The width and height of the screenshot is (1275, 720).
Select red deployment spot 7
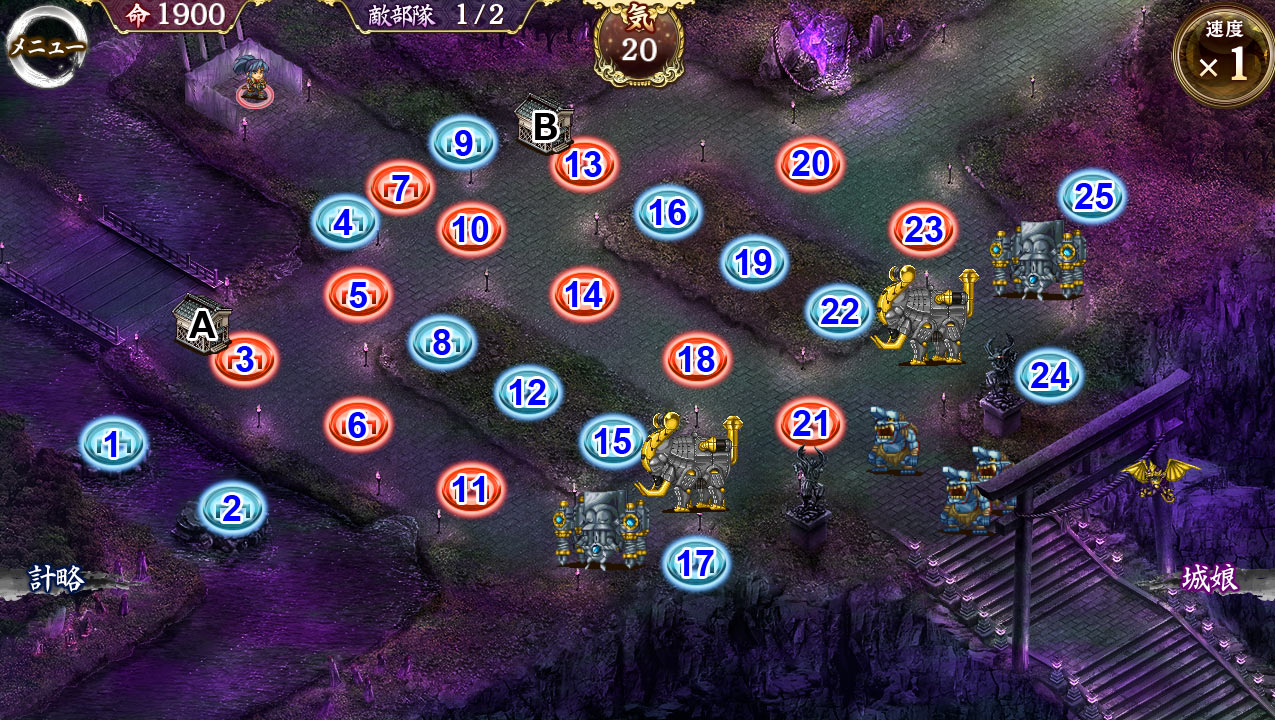pos(400,187)
